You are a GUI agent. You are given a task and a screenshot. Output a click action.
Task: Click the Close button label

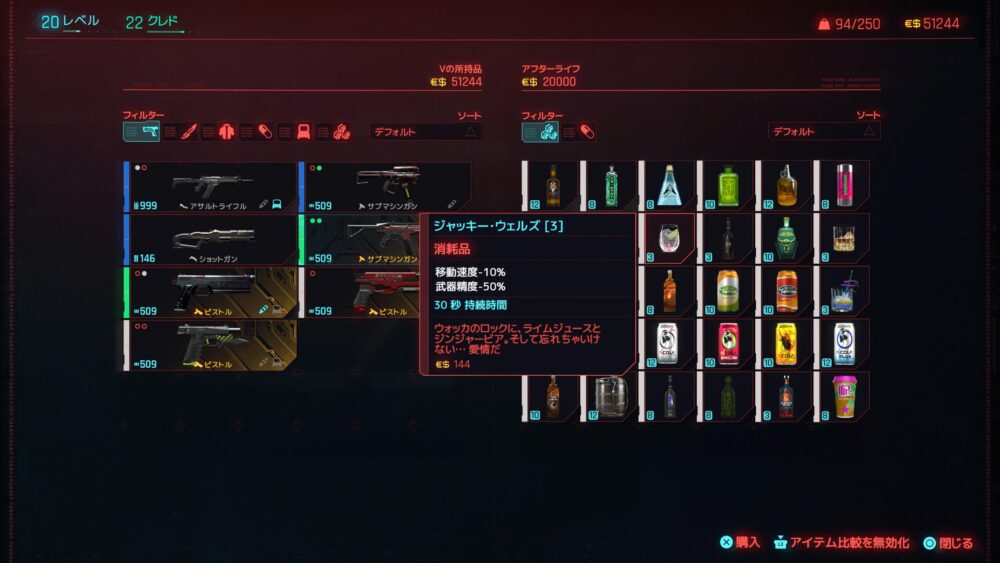point(955,543)
